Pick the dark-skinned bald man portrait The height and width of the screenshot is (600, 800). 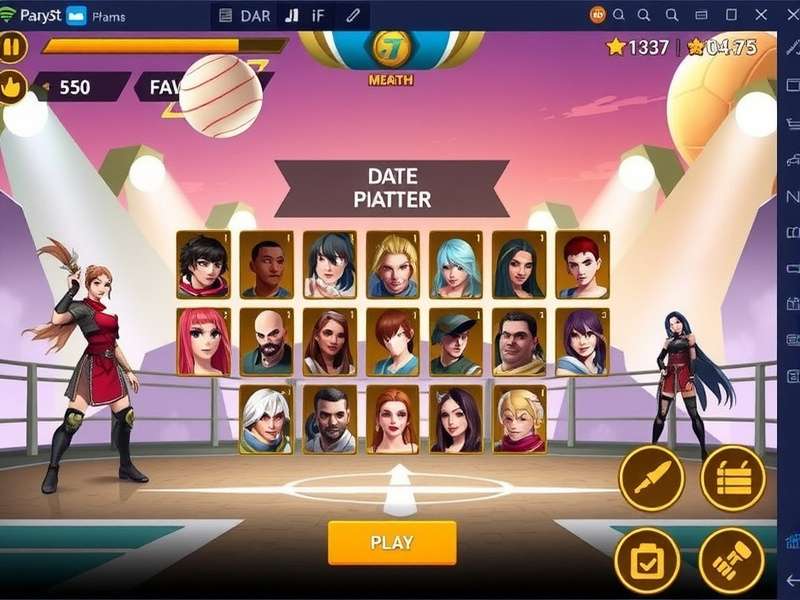(267, 265)
